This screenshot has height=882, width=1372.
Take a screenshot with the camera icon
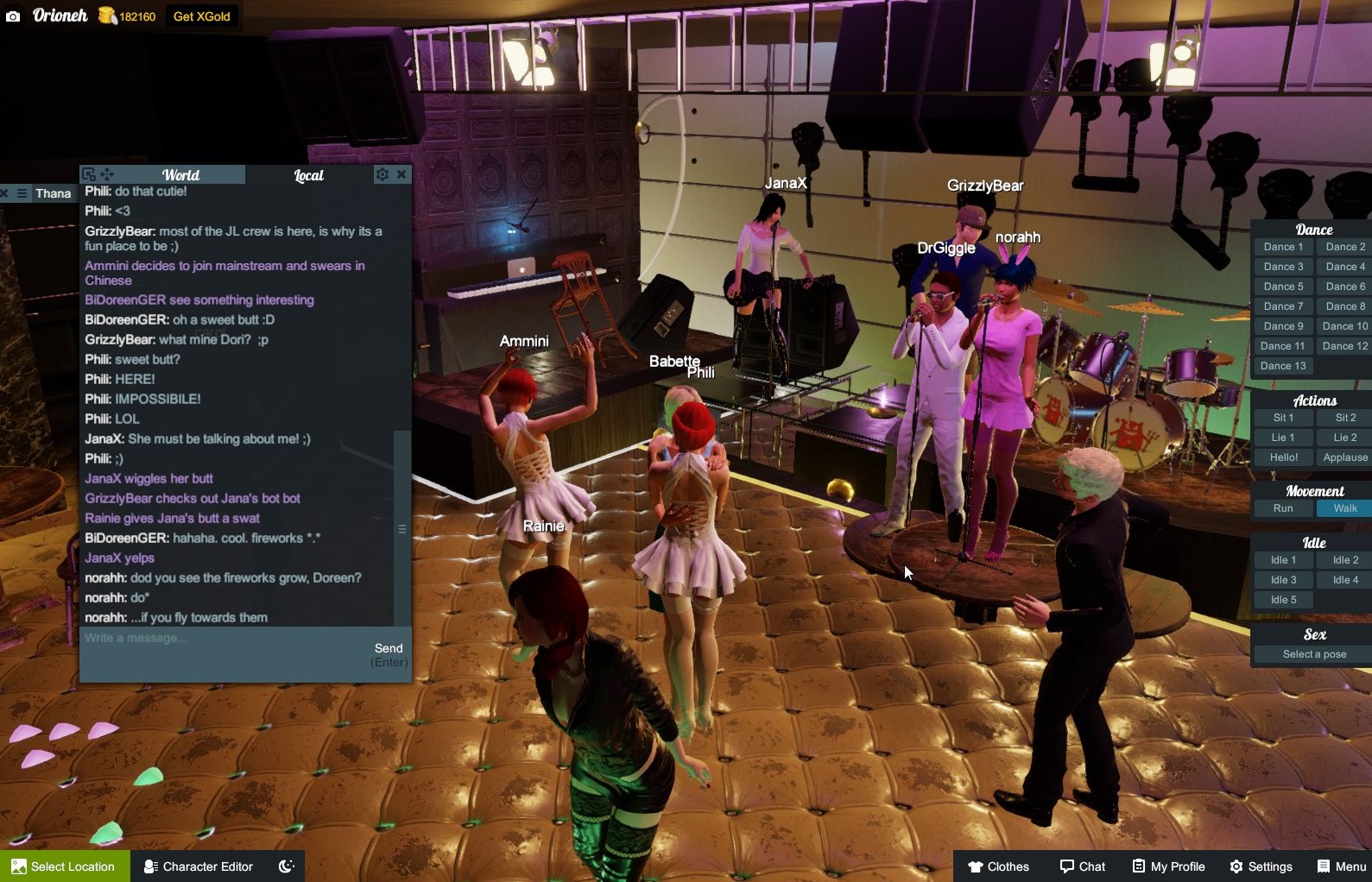click(13, 16)
